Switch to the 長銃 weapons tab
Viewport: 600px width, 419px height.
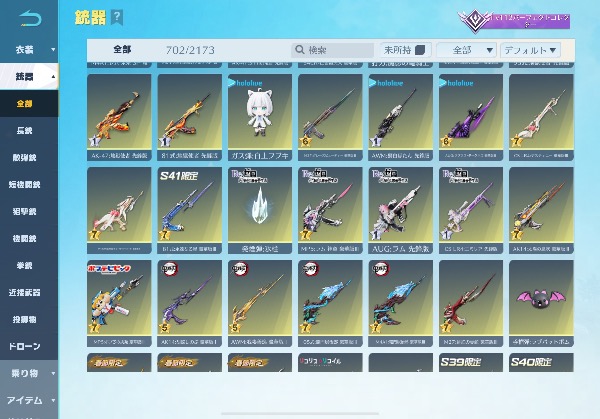25,131
